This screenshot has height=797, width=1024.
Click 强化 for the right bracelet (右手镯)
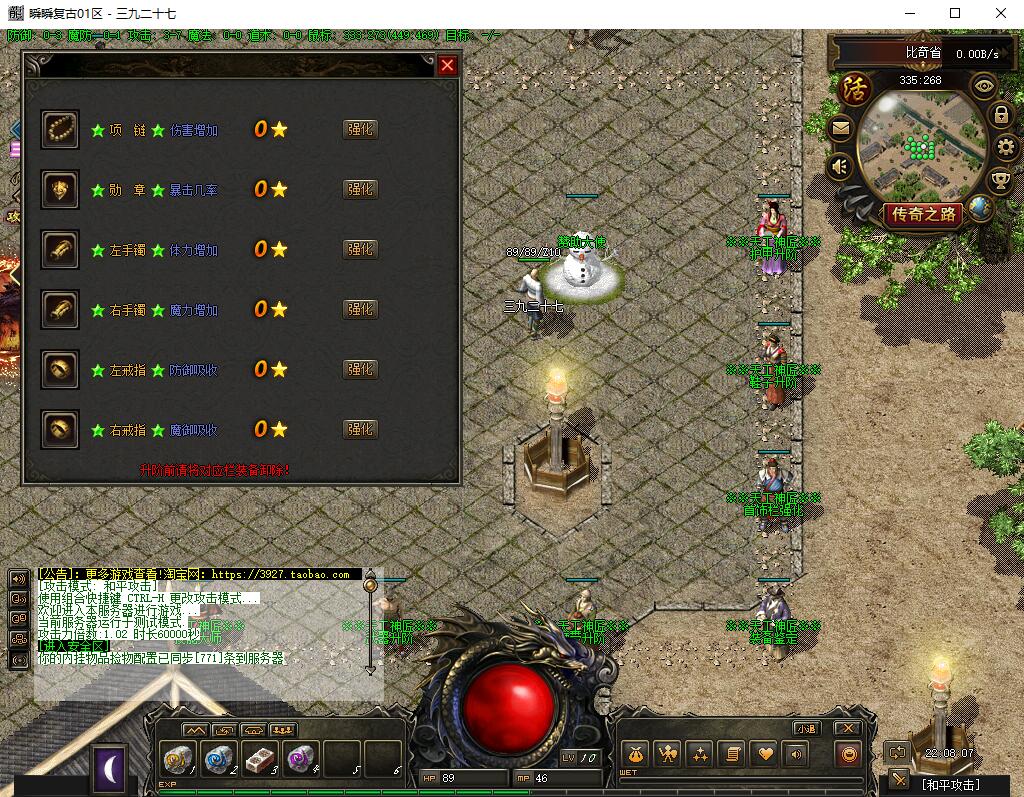click(x=360, y=309)
